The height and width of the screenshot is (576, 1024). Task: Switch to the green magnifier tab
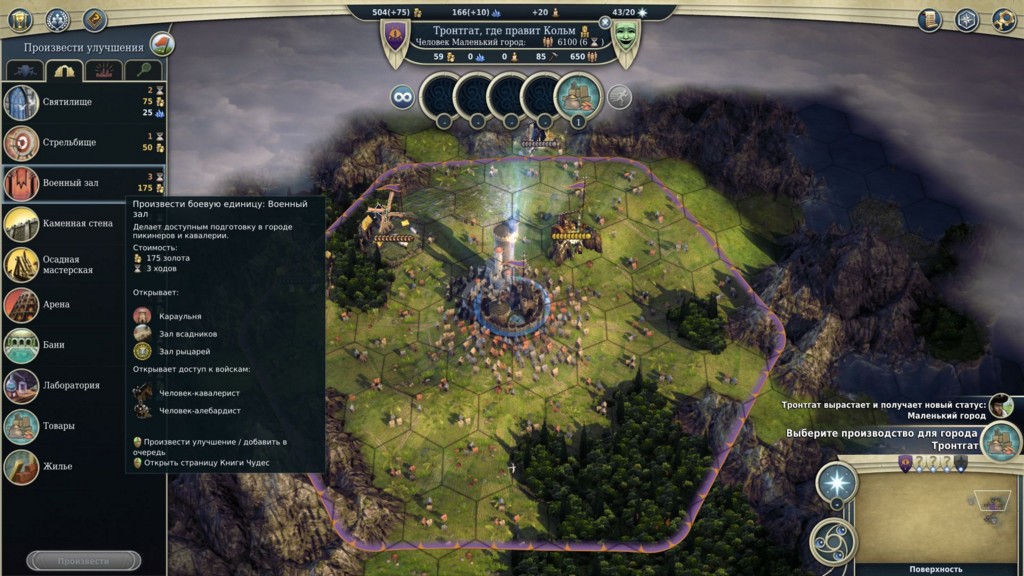[x=143, y=71]
